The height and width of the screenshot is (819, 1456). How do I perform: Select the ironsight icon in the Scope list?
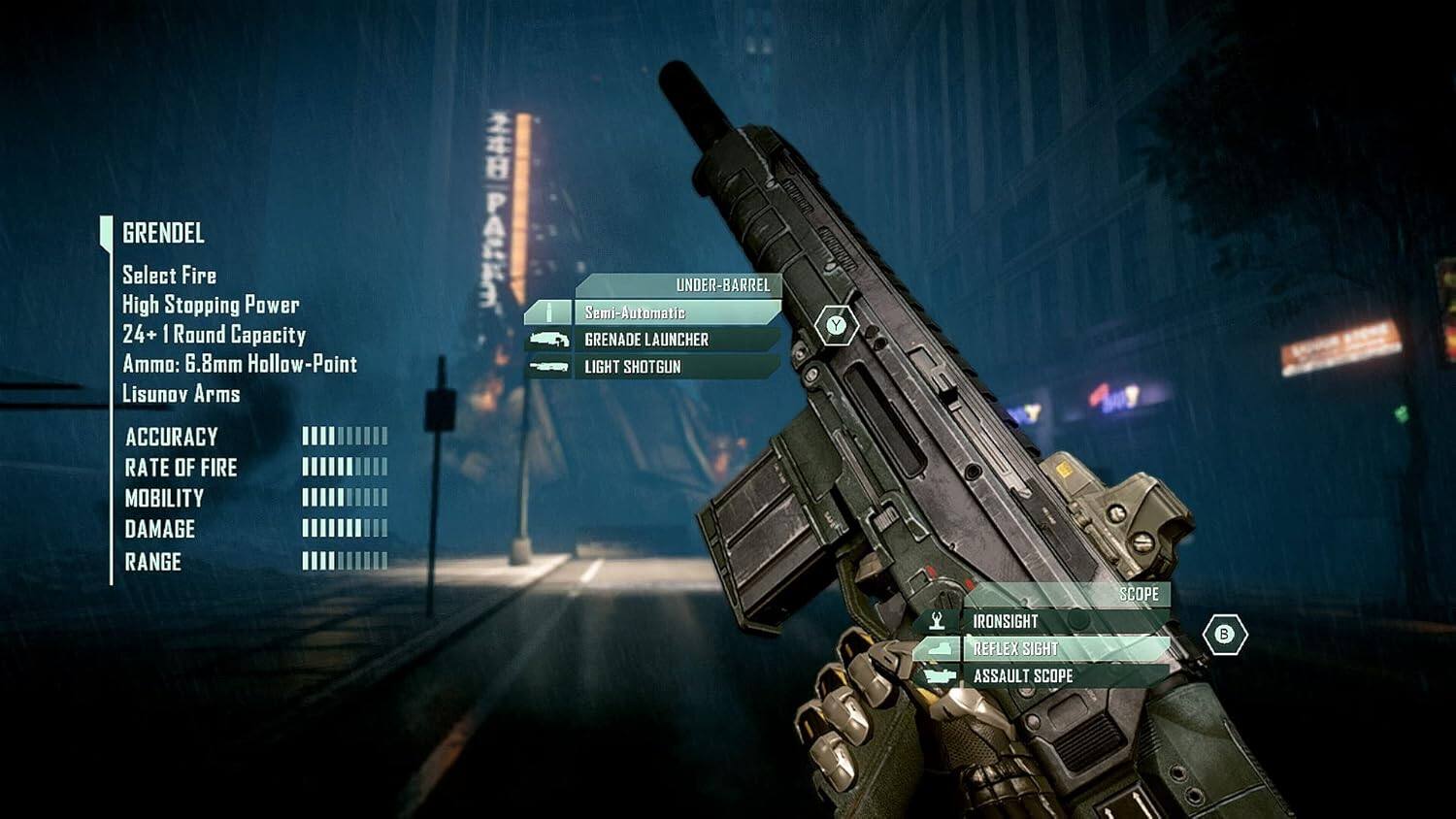pos(938,620)
